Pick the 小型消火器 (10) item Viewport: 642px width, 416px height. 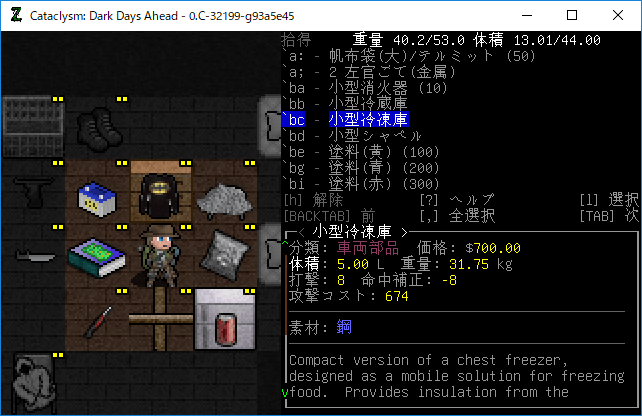(x=370, y=88)
